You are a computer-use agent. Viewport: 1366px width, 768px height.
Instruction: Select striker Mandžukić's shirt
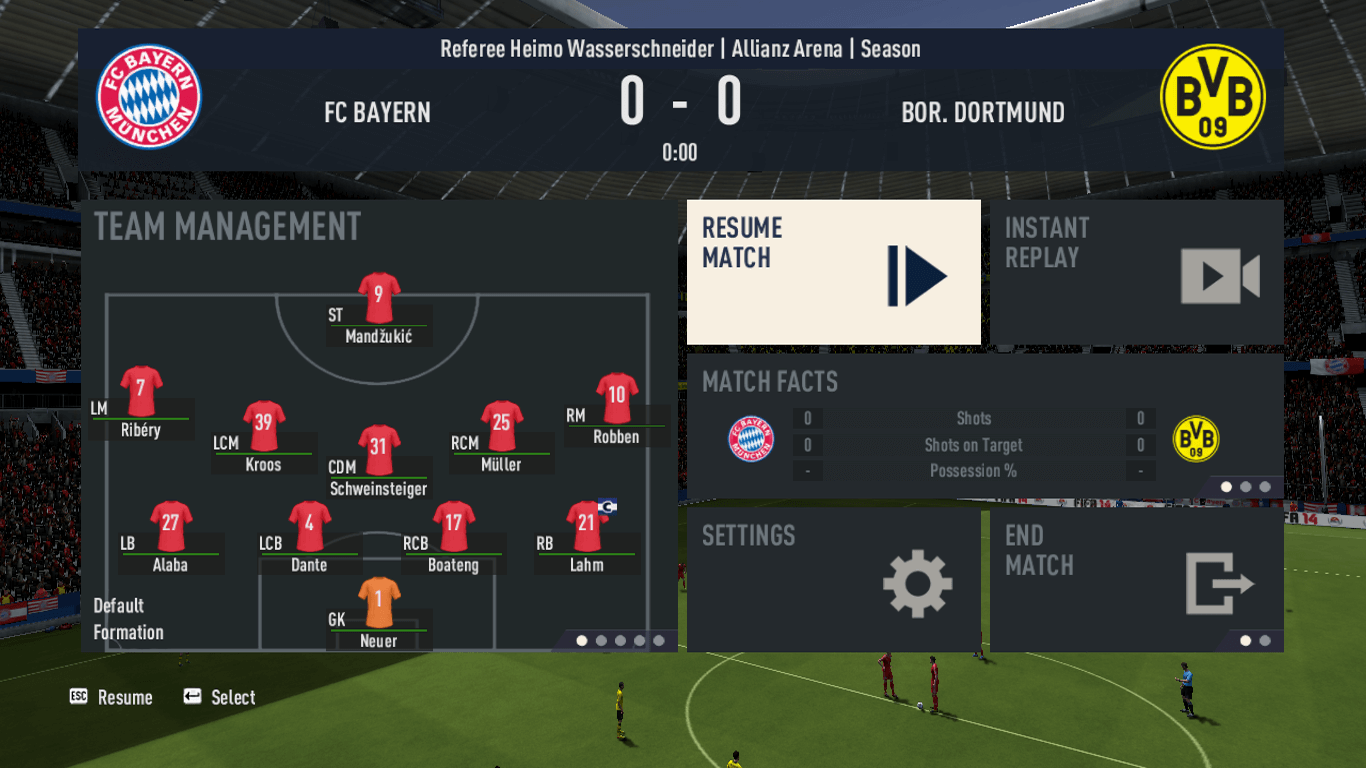pos(379,297)
